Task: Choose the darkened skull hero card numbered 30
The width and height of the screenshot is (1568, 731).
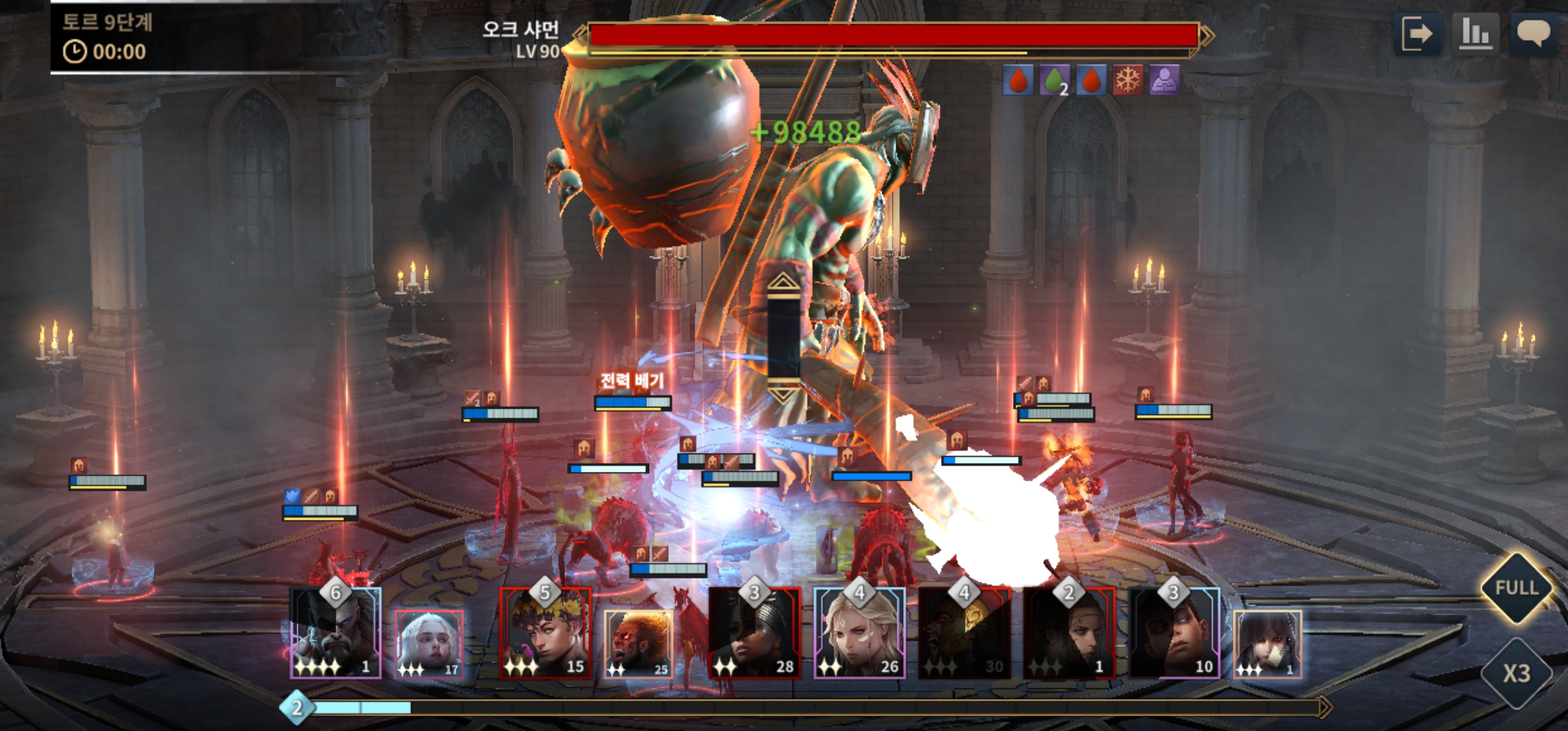Action: (964, 634)
